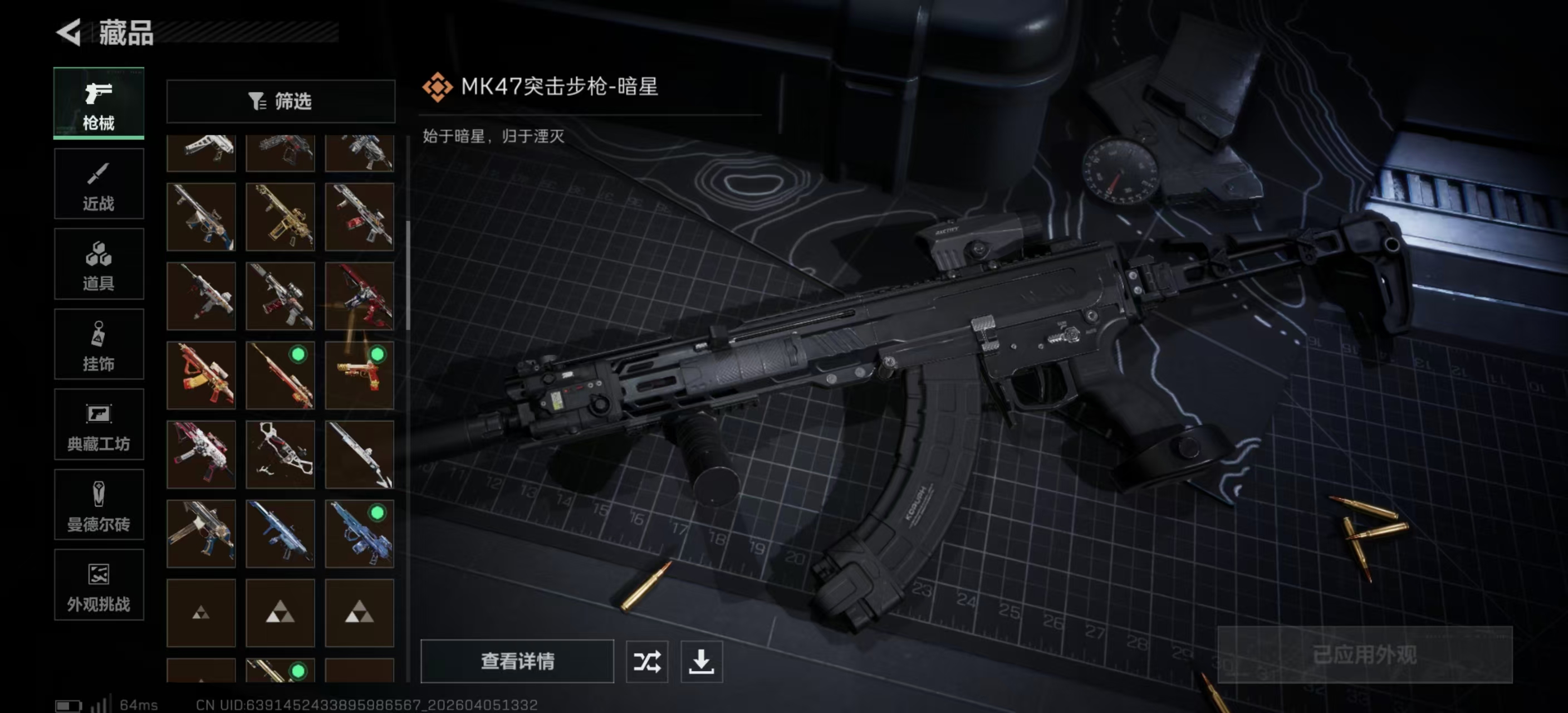Open the 曼德尔砖 category icon
The image size is (1568, 713).
[99, 505]
